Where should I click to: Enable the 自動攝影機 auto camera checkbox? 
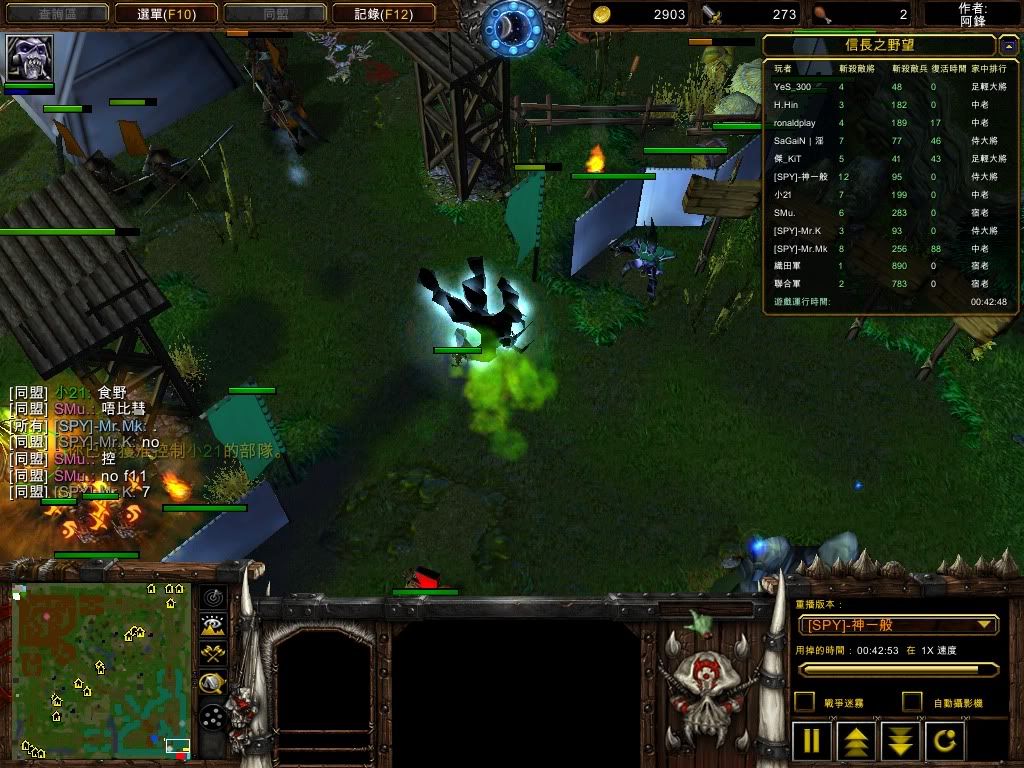(912, 702)
